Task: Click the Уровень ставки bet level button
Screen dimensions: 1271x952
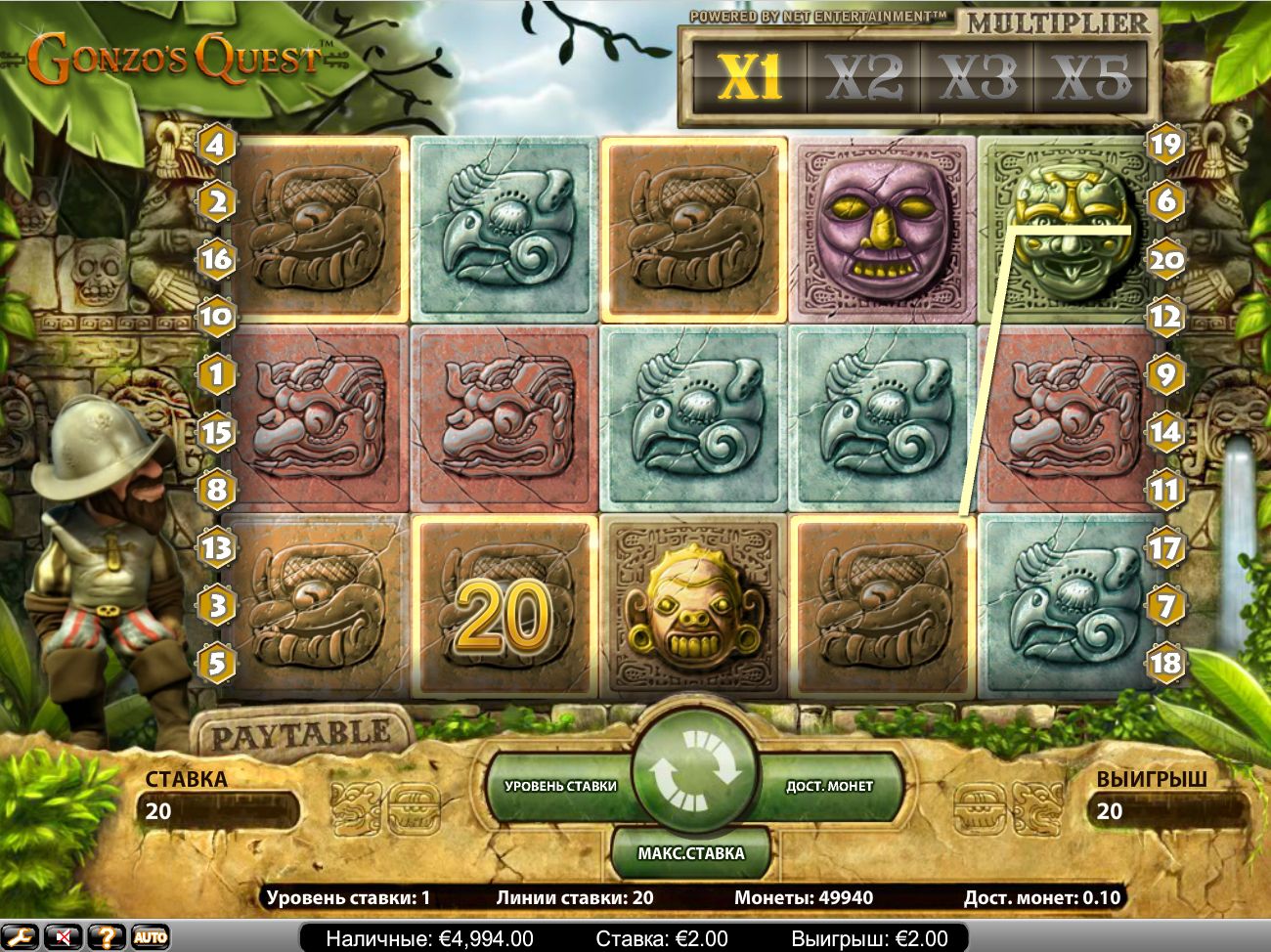Action: point(560,786)
